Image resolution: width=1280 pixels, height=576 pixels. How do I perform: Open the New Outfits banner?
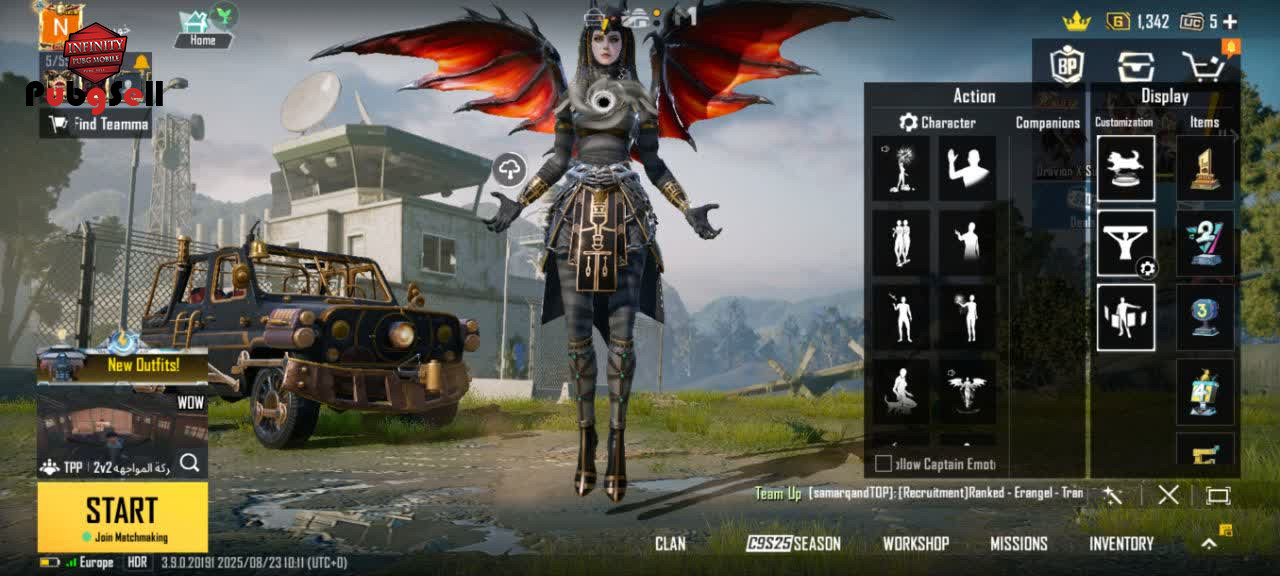122,366
